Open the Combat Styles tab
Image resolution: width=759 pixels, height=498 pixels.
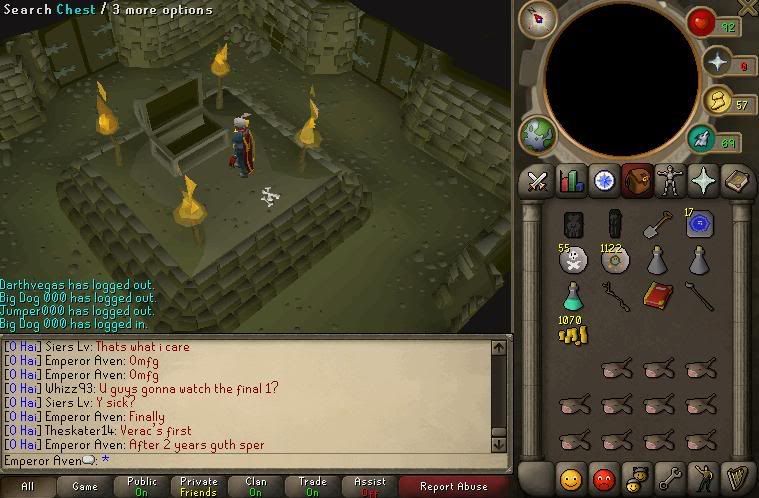pos(538,181)
